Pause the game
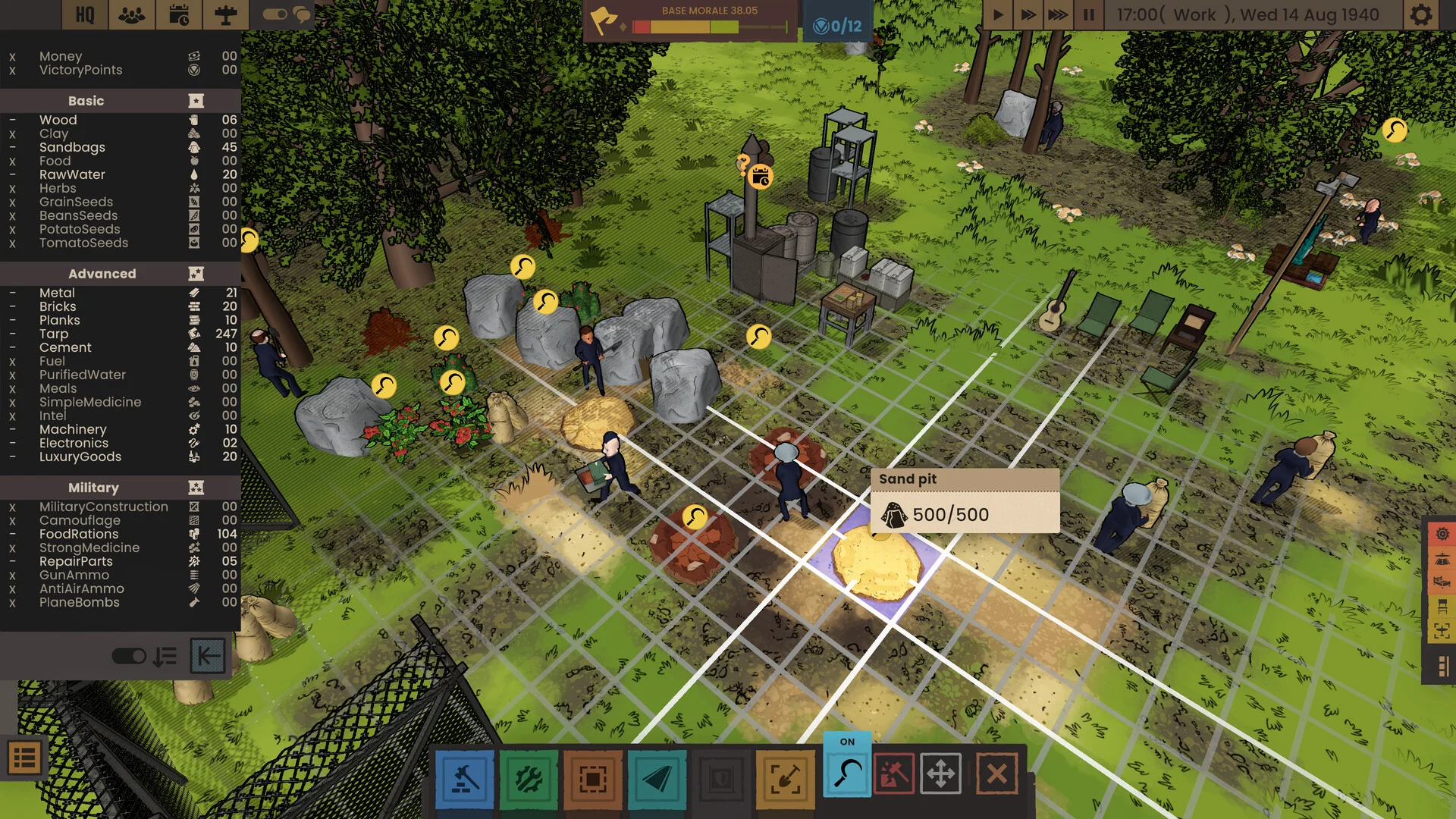 (1089, 15)
